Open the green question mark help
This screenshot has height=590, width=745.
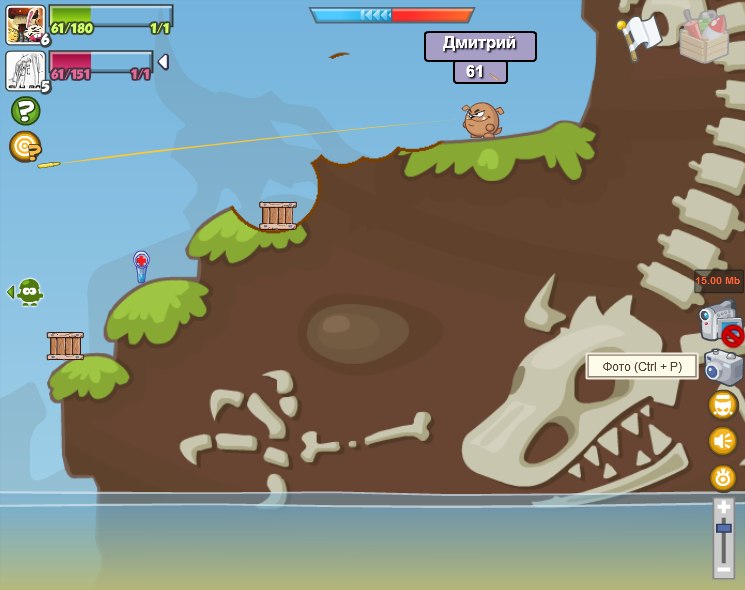(x=25, y=110)
